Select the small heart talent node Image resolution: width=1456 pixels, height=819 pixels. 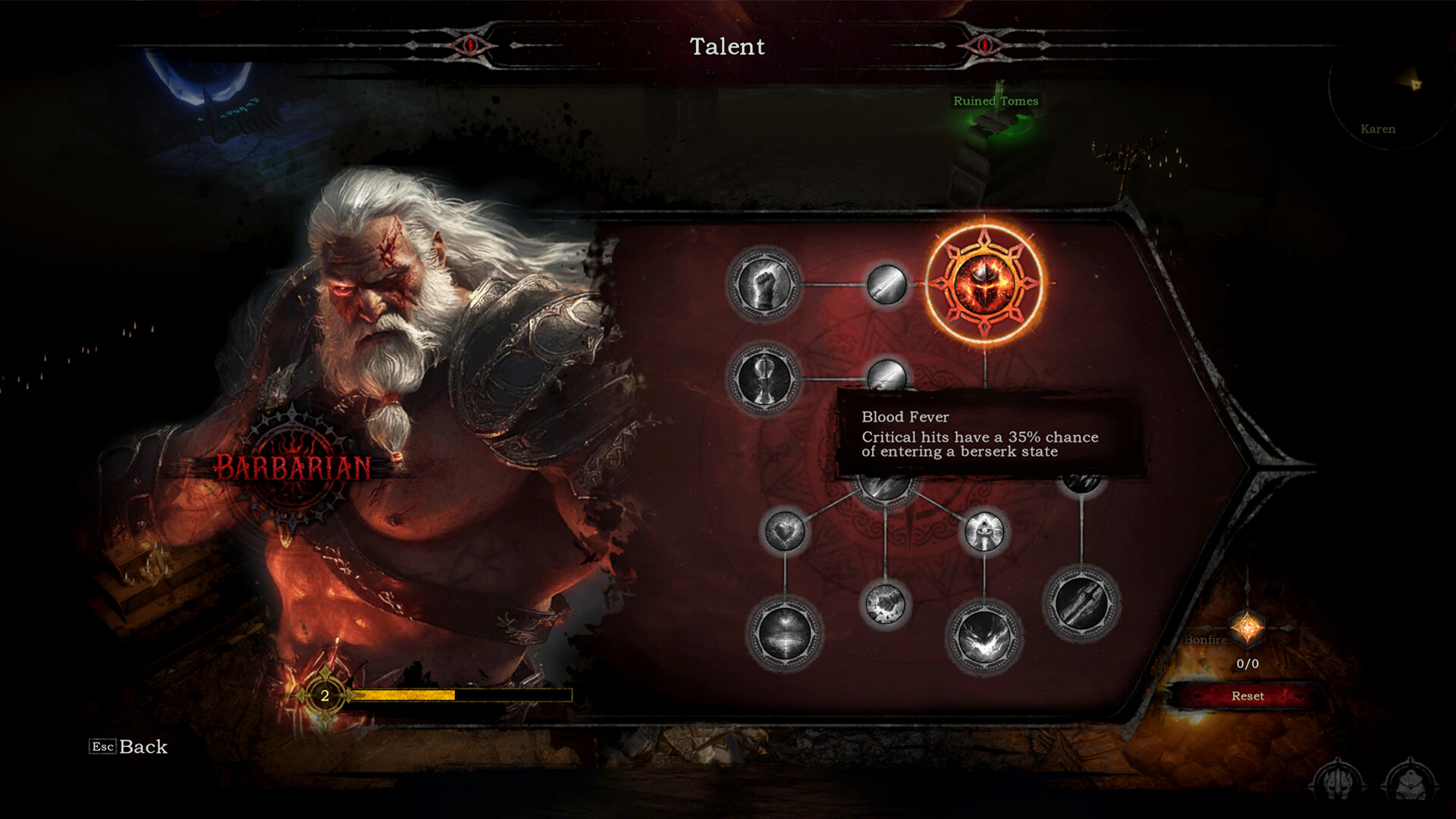tap(785, 531)
